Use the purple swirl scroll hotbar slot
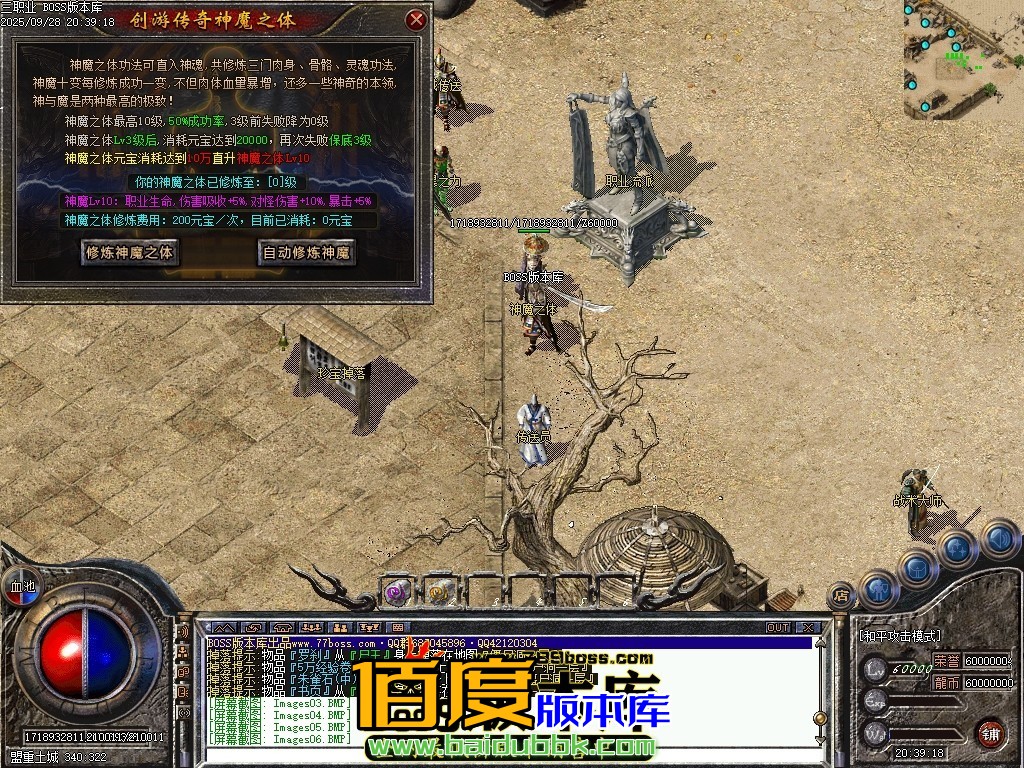Viewport: 1024px width, 768px height. click(397, 592)
